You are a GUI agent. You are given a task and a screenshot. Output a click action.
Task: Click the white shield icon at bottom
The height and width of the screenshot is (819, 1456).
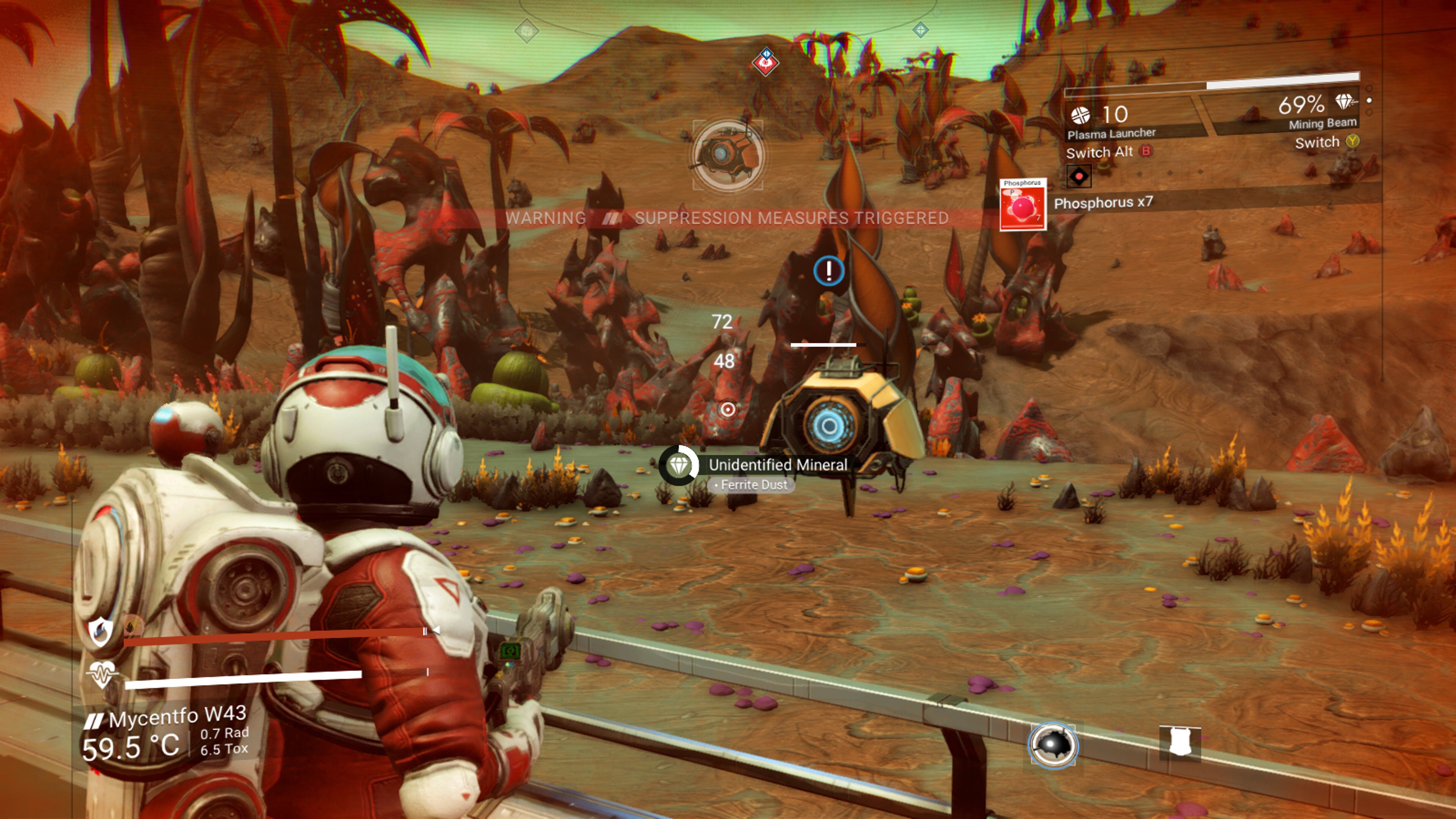[x=1180, y=742]
